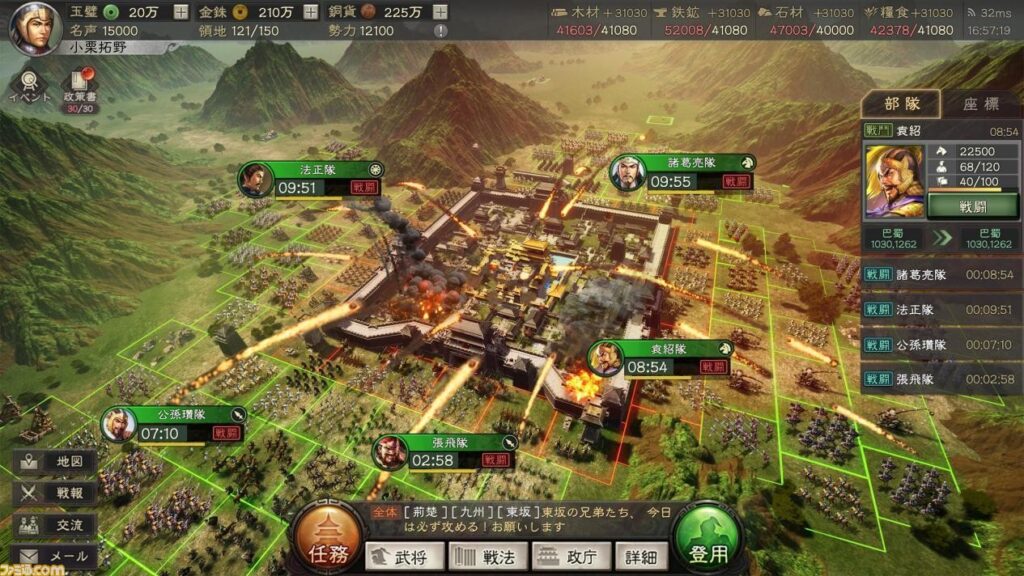The width and height of the screenshot is (1024, 576).
Task: Open the メール mailbox
Action: (56, 556)
